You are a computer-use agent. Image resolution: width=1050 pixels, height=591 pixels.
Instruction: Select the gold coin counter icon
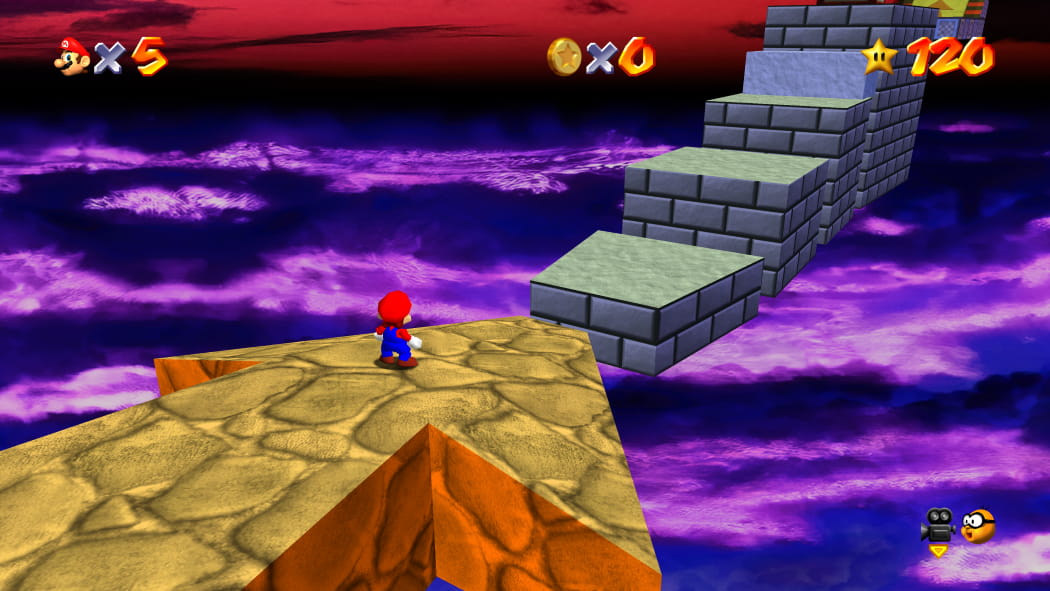pos(564,56)
